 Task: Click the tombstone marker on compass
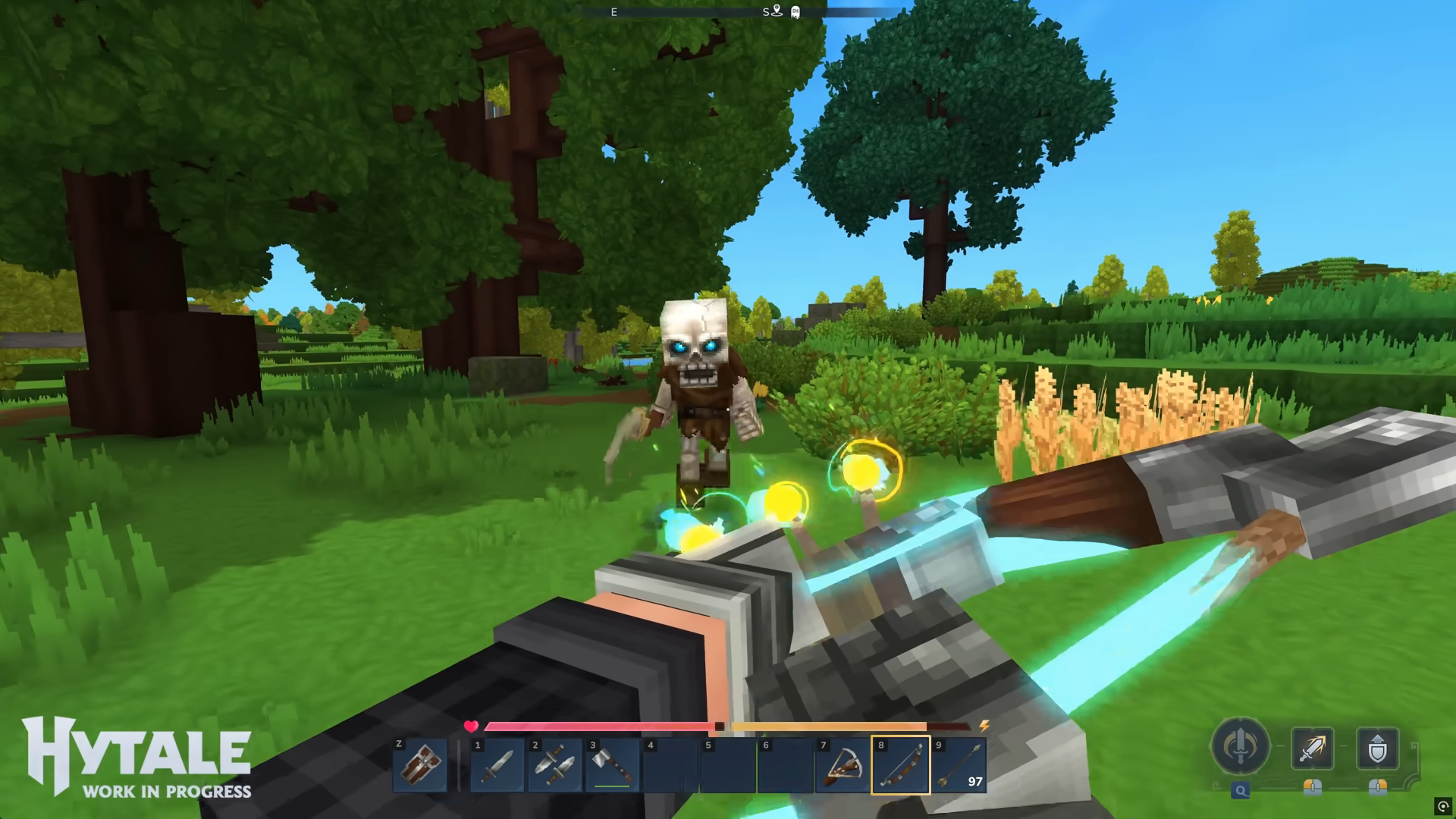[795, 12]
